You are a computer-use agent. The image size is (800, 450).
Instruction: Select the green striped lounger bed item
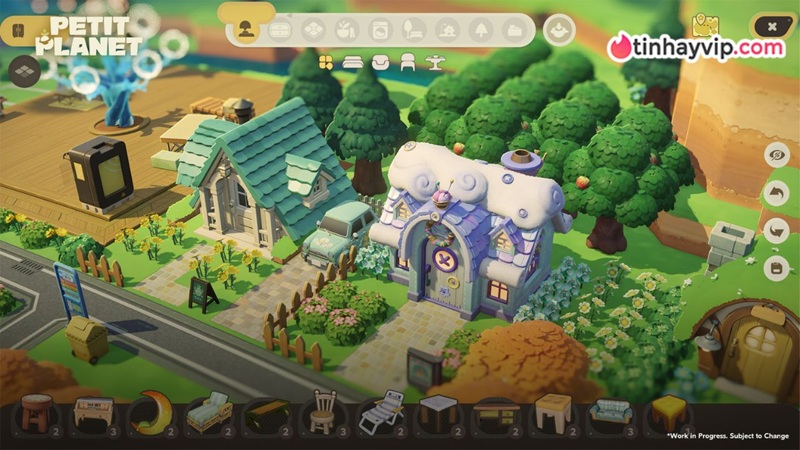tap(209, 411)
